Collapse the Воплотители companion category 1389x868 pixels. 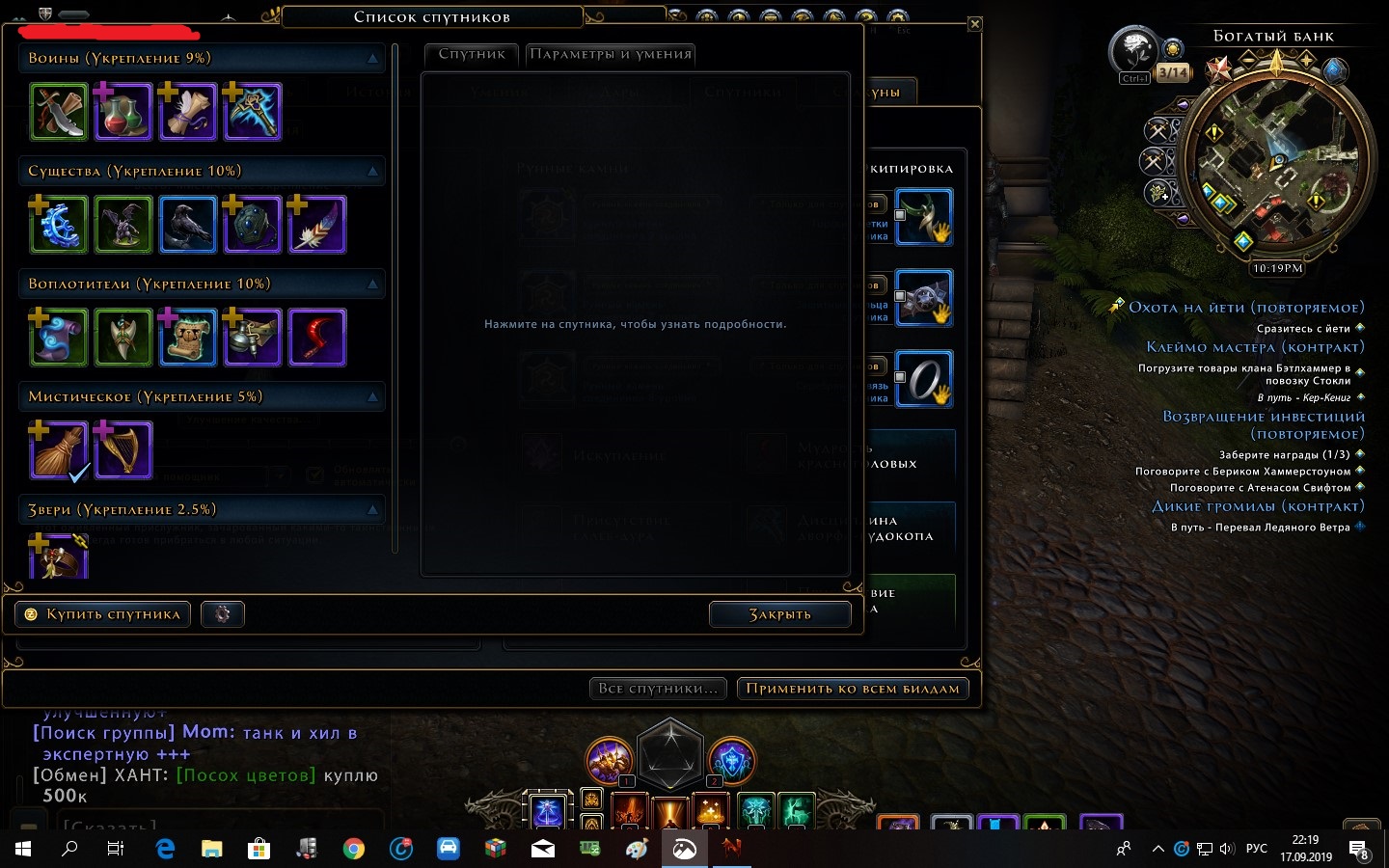click(x=372, y=285)
